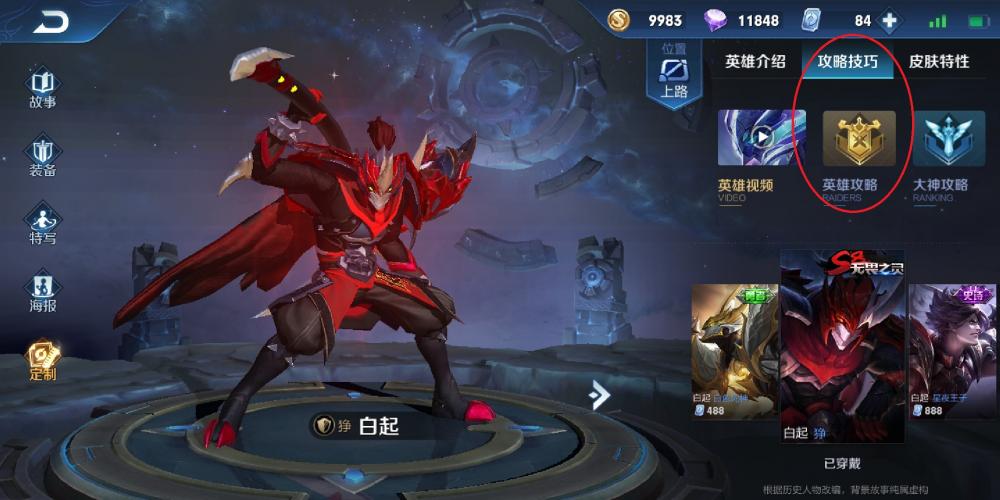Screen dimensions: 1000x500
Task: Switch to the 英雄介绍 tab
Action: pos(755,61)
